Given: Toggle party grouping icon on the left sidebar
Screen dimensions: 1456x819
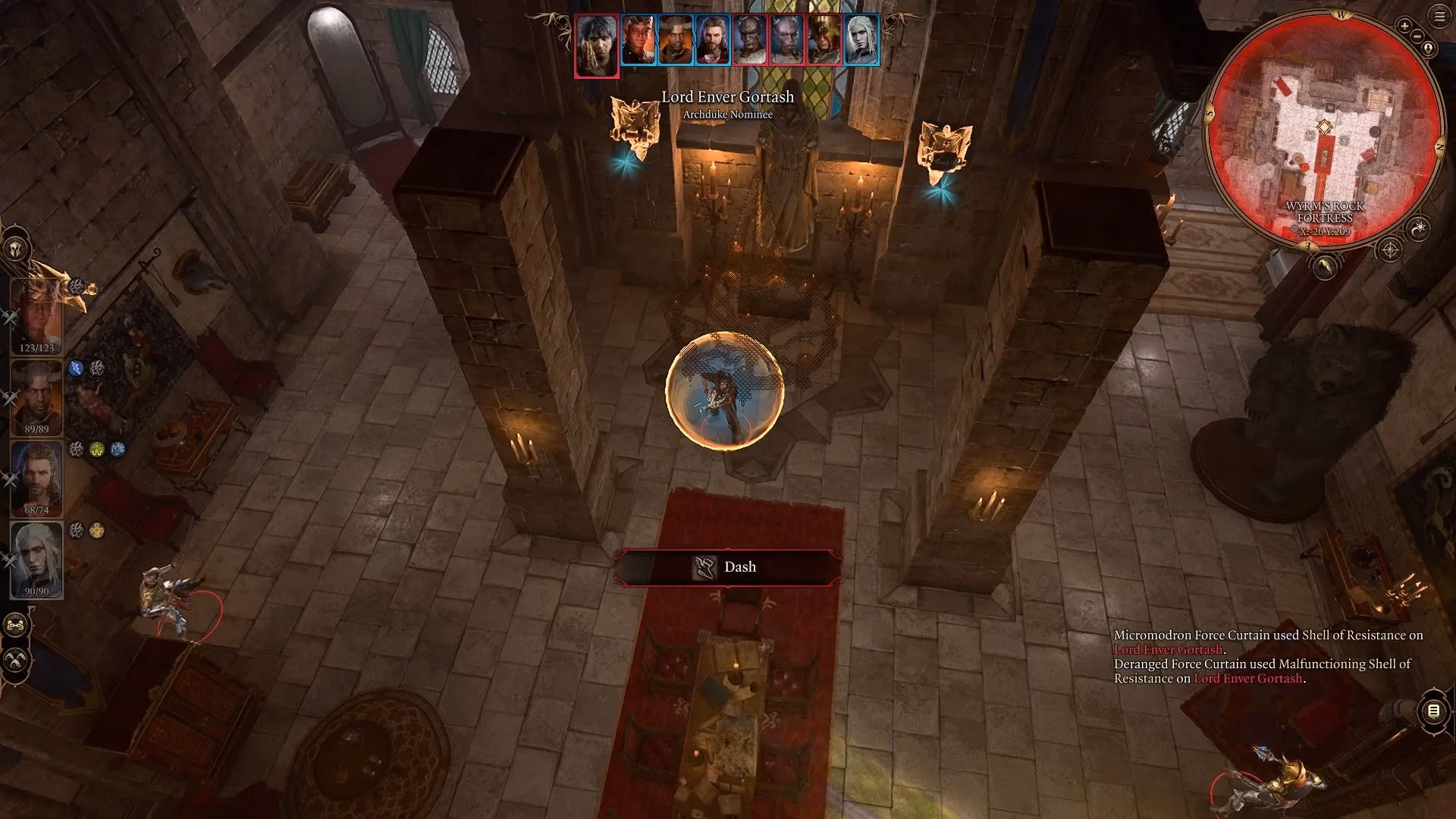Looking at the screenshot, I should coord(15,625).
